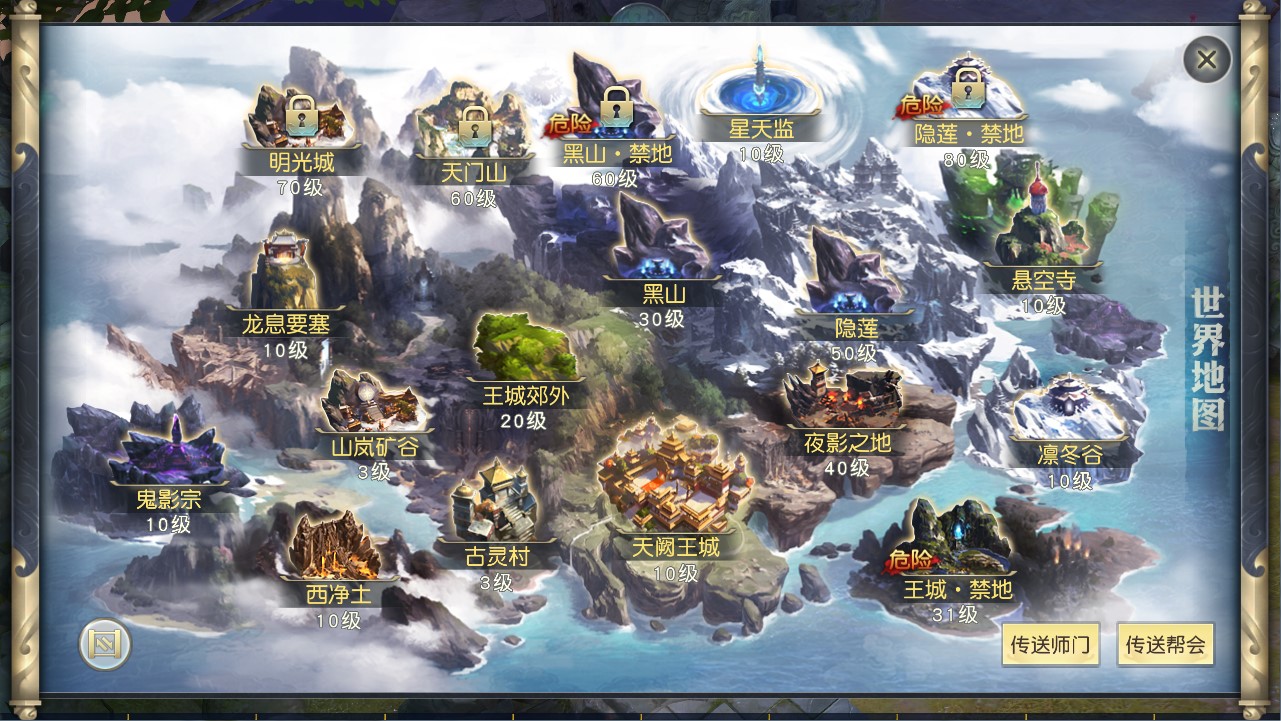
Task: Travel to 凛冬谷 on the map
Action: pyautogui.click(x=1068, y=420)
